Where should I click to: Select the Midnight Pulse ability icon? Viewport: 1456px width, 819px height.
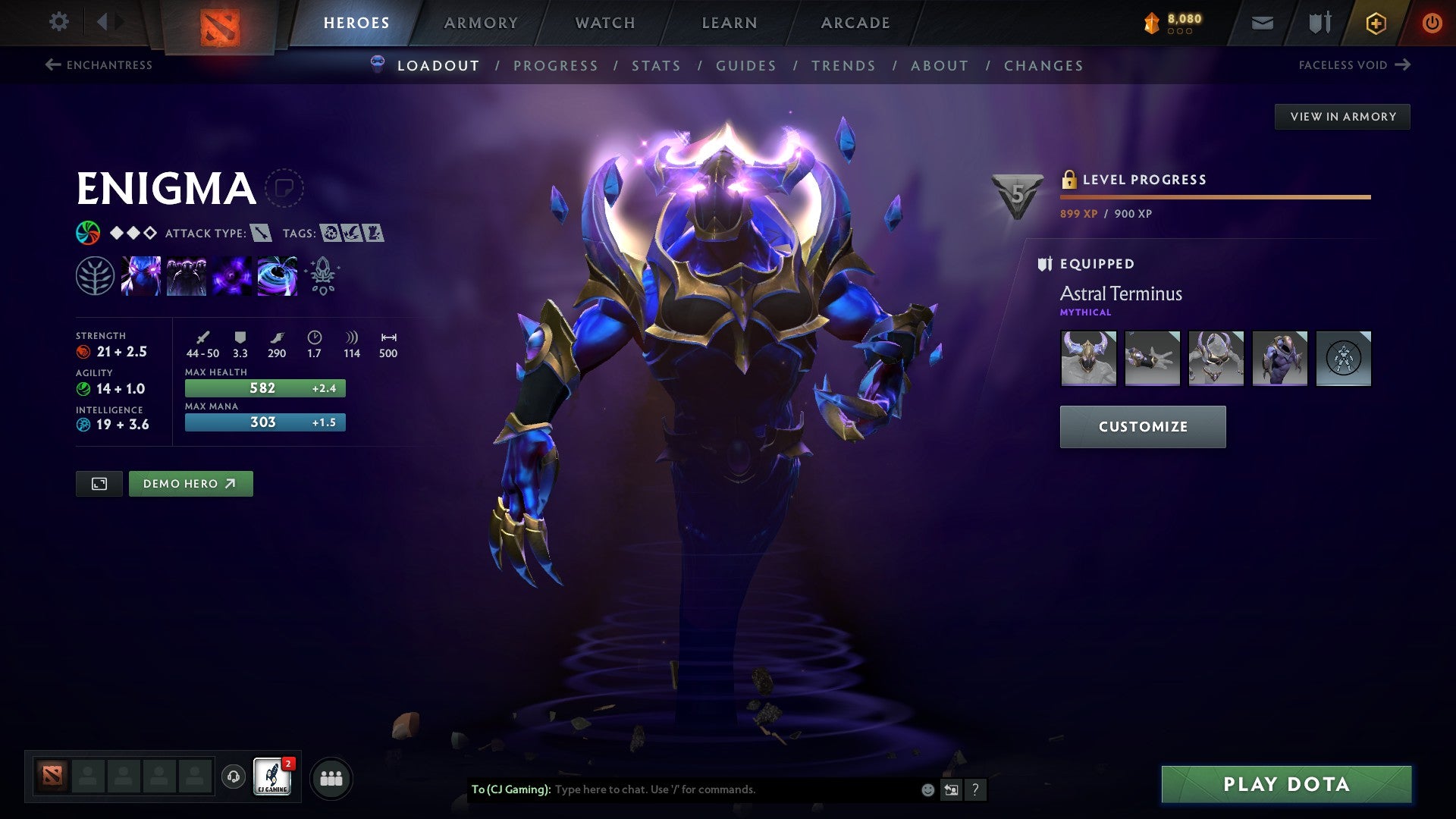point(231,277)
